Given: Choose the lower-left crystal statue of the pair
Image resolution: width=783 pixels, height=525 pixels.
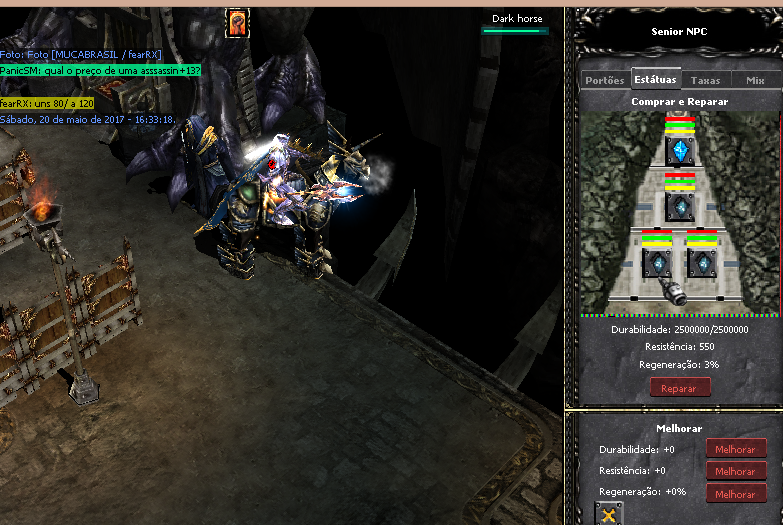Looking at the screenshot, I should point(656,263).
